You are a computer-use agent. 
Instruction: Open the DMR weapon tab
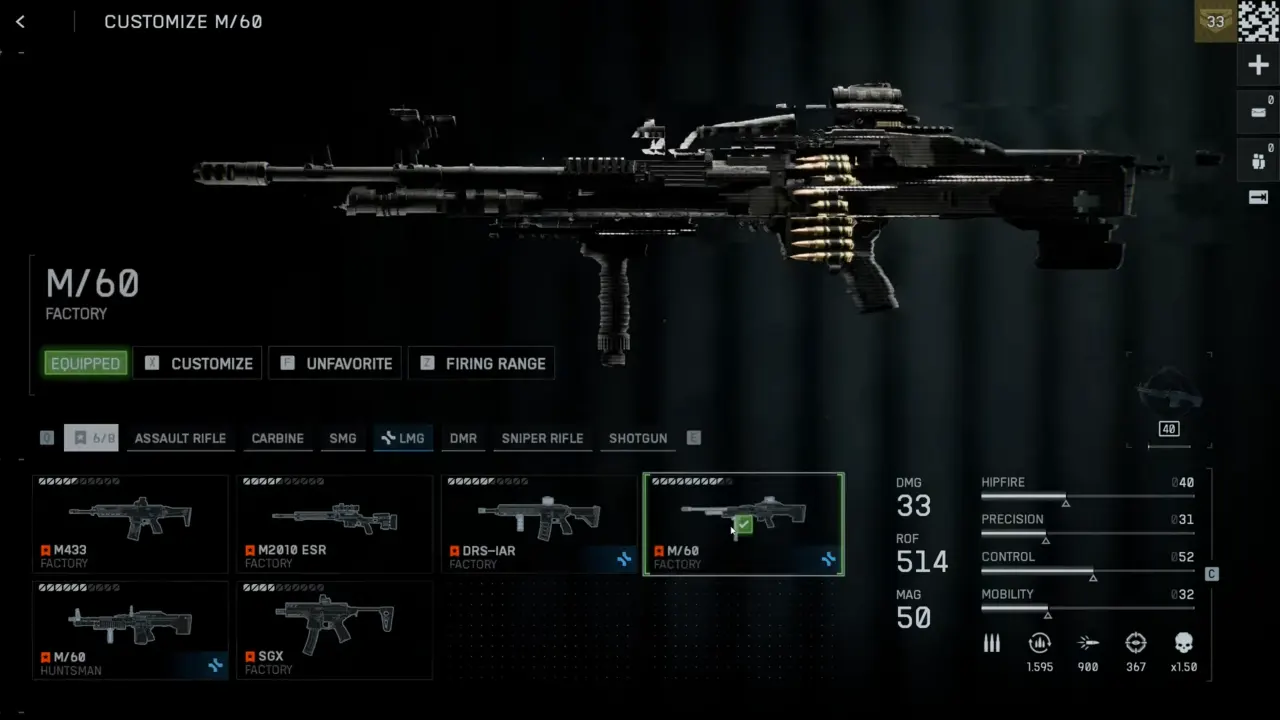click(x=463, y=438)
